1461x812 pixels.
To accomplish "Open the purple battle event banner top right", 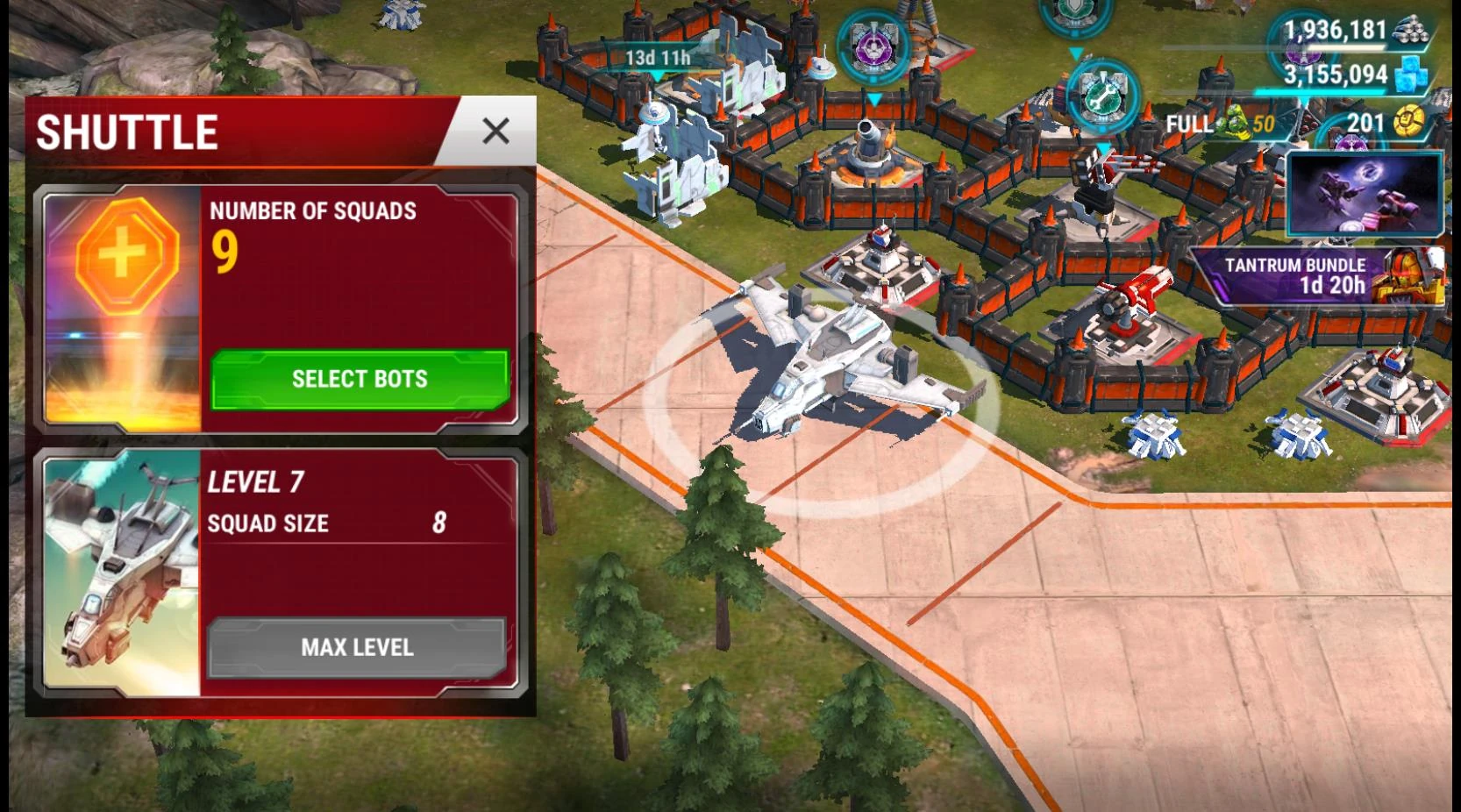I will (x=1364, y=195).
